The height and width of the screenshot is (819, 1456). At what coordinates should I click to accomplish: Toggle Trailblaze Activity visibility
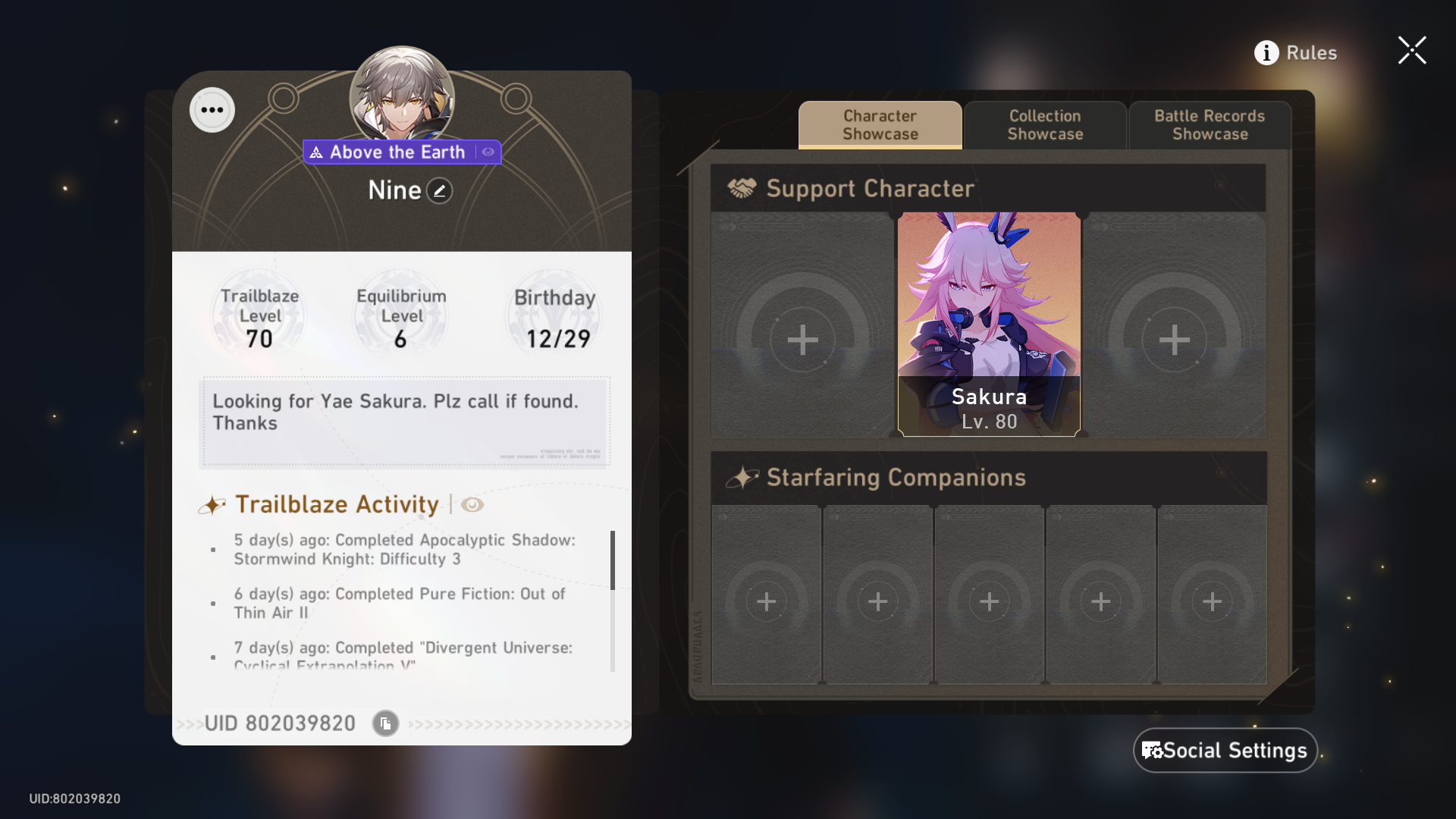[x=472, y=504]
